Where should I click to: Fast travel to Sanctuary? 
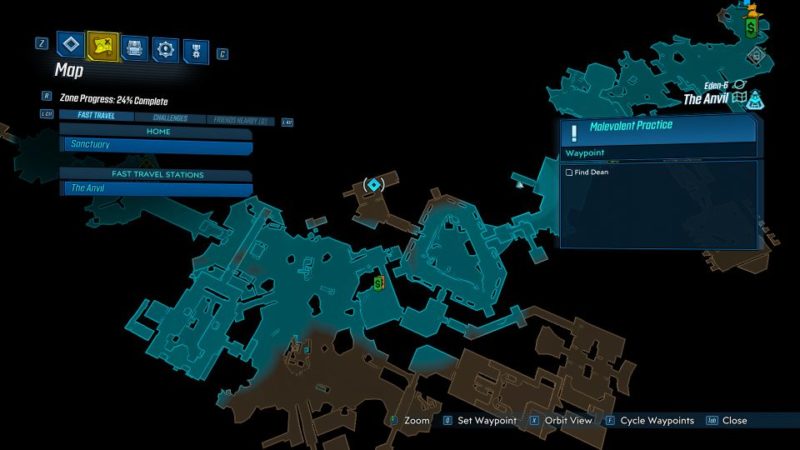click(x=156, y=144)
